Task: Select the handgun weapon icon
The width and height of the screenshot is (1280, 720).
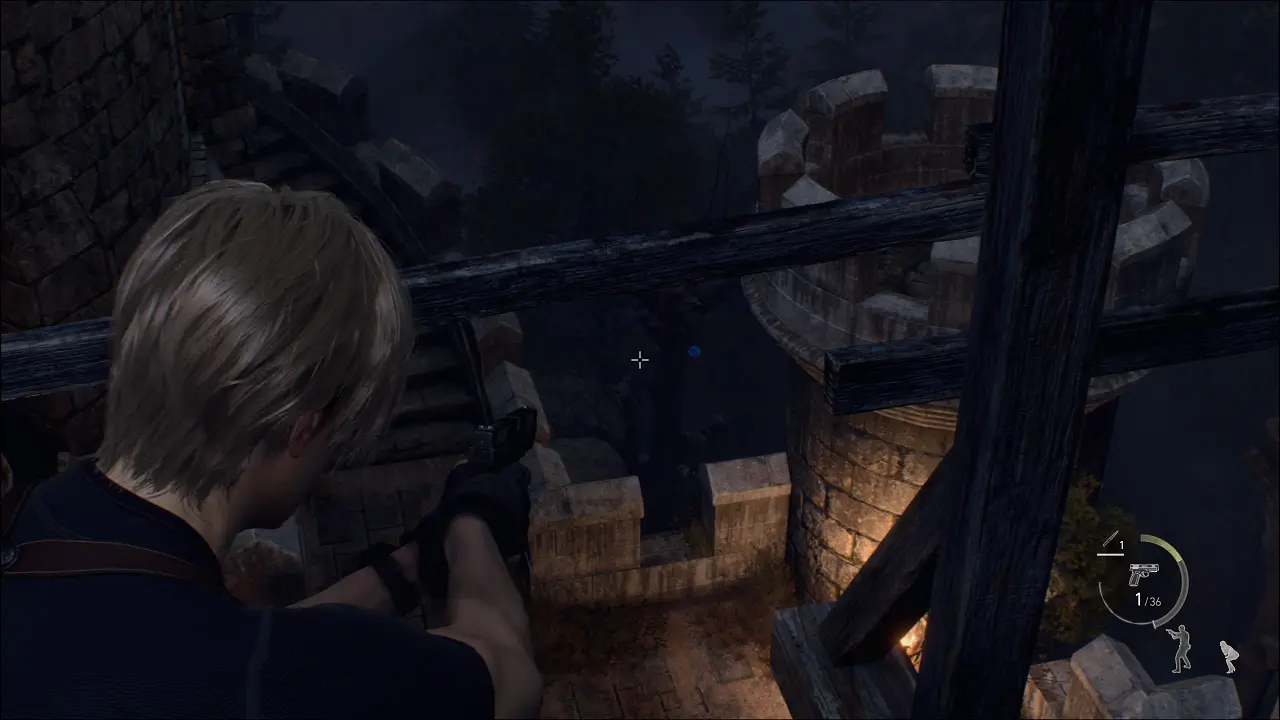Action: click(1140, 575)
